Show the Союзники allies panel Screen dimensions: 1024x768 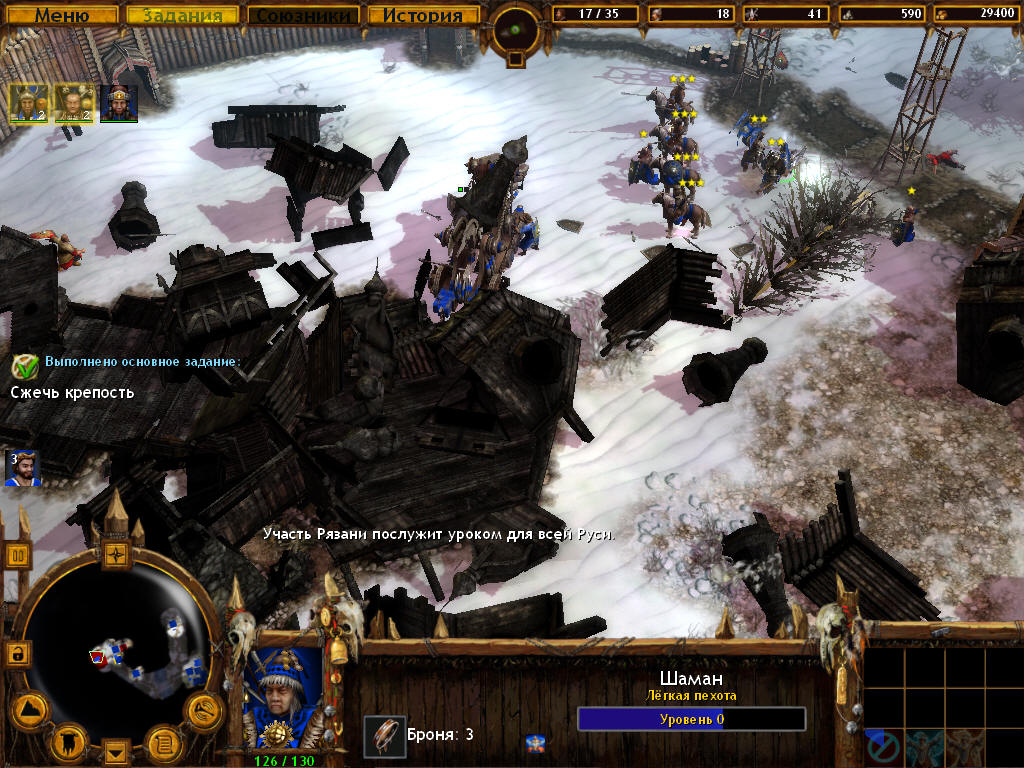pyautogui.click(x=304, y=15)
